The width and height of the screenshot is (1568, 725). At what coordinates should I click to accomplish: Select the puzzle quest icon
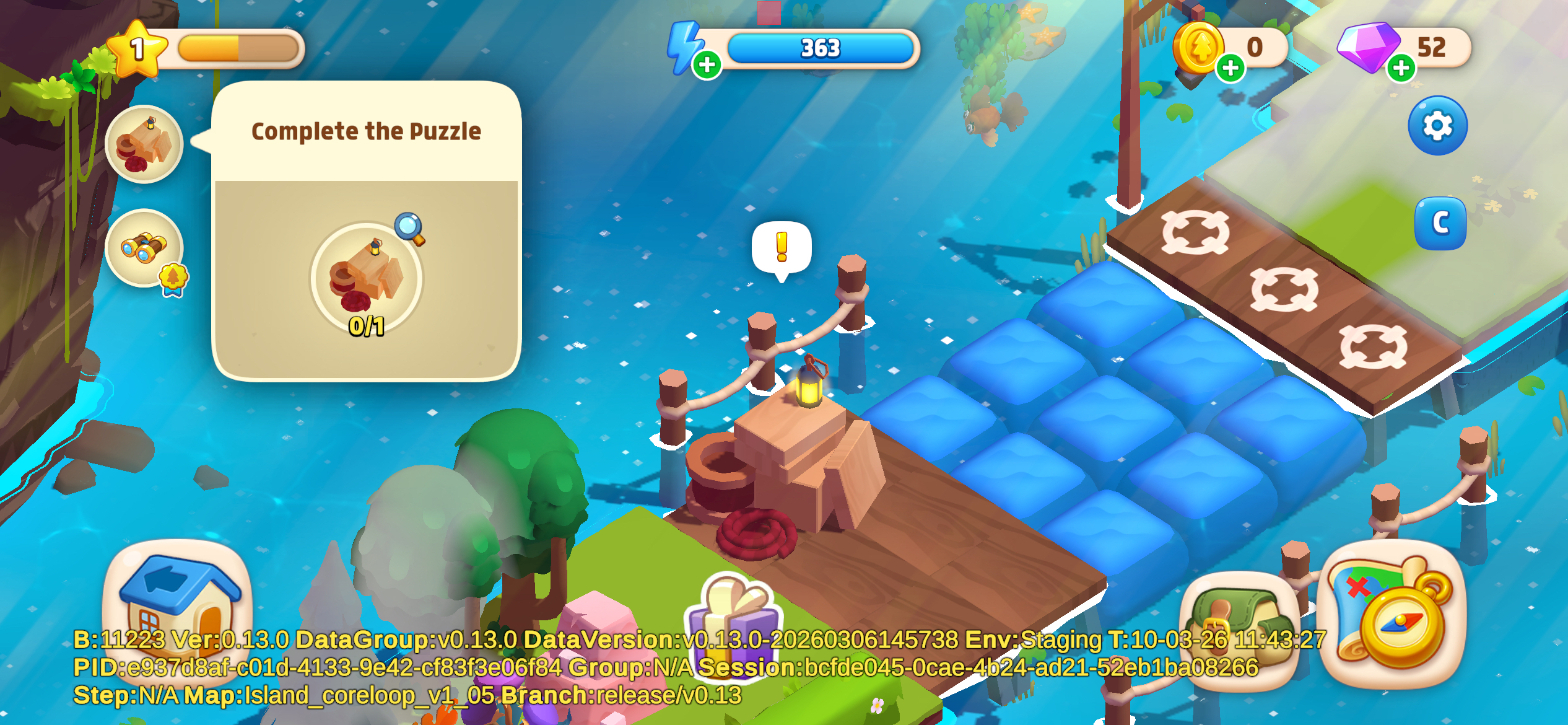click(x=144, y=144)
